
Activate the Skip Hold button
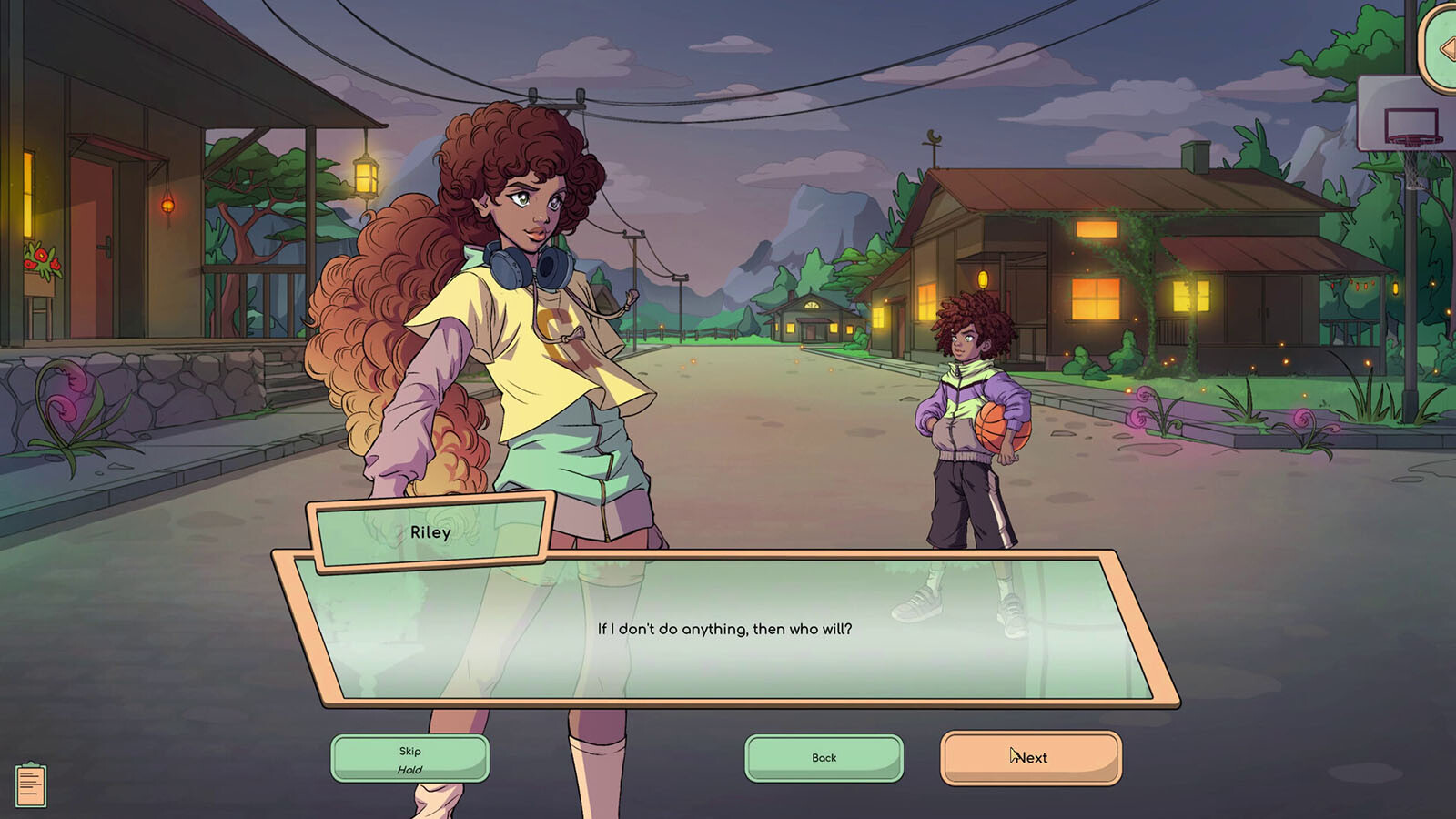(409, 759)
